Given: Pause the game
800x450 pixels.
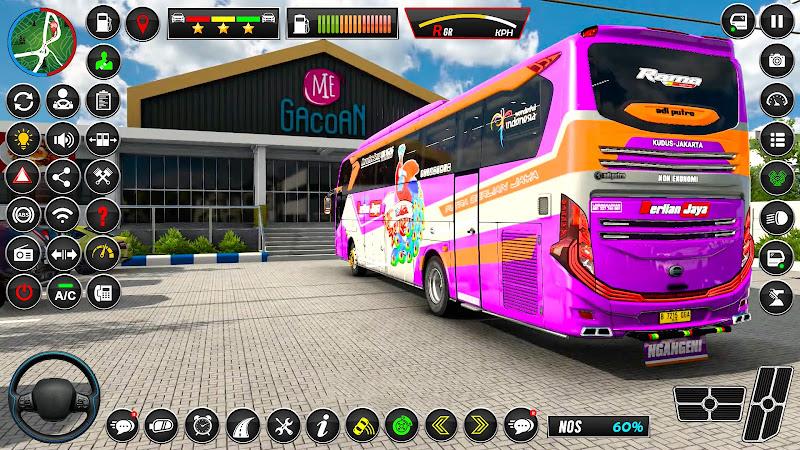Looking at the screenshot, I should click(x=776, y=19).
